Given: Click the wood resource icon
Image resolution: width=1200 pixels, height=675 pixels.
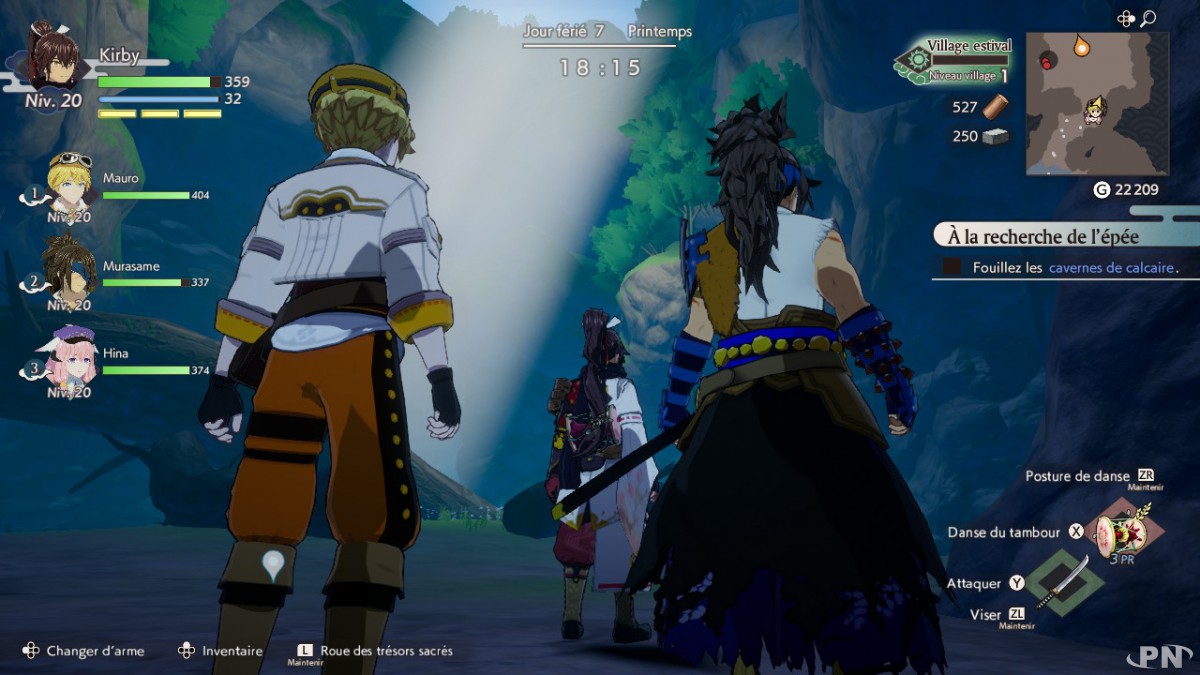Looking at the screenshot, I should [996, 108].
